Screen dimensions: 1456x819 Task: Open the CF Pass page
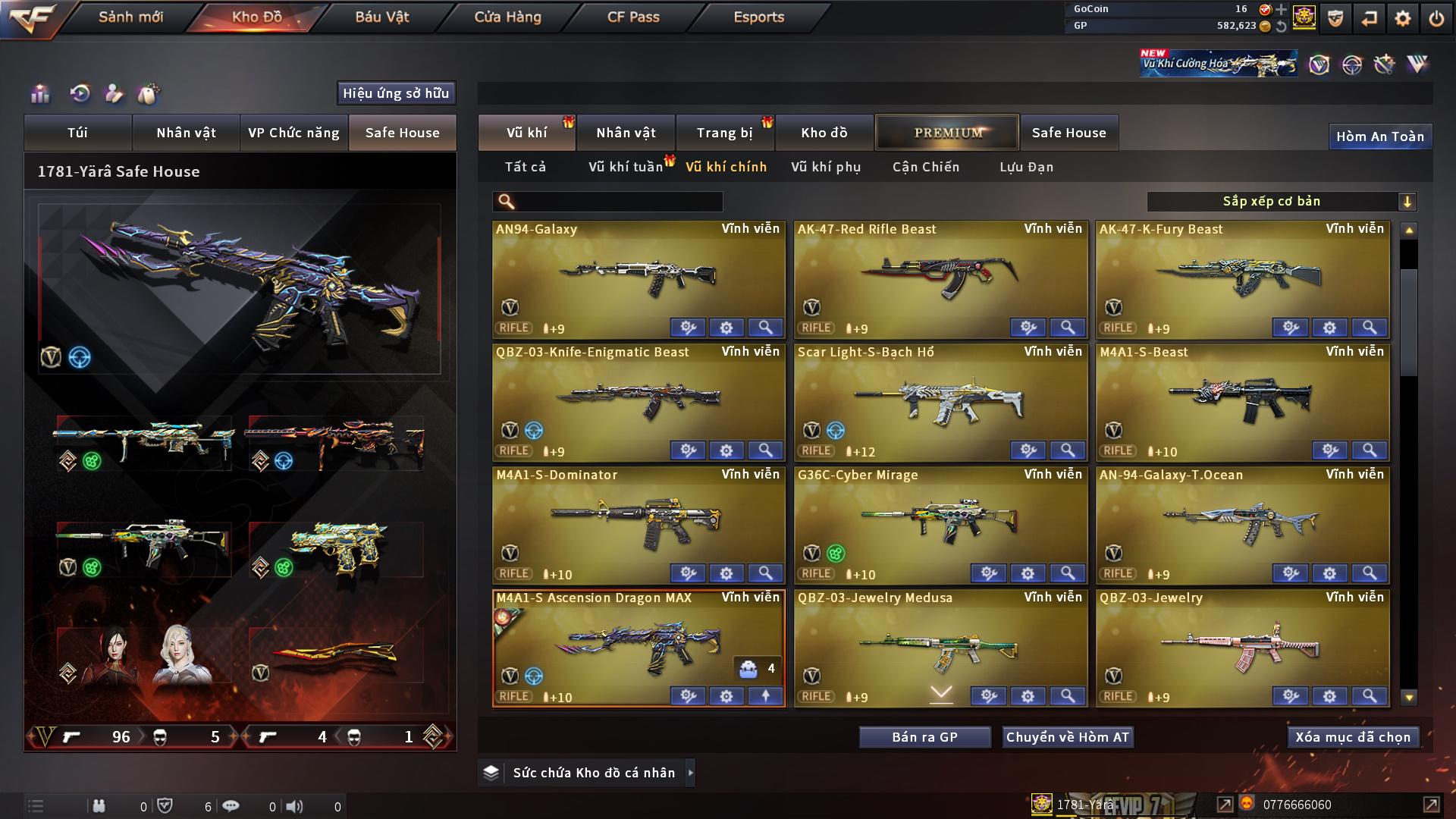[x=633, y=17]
